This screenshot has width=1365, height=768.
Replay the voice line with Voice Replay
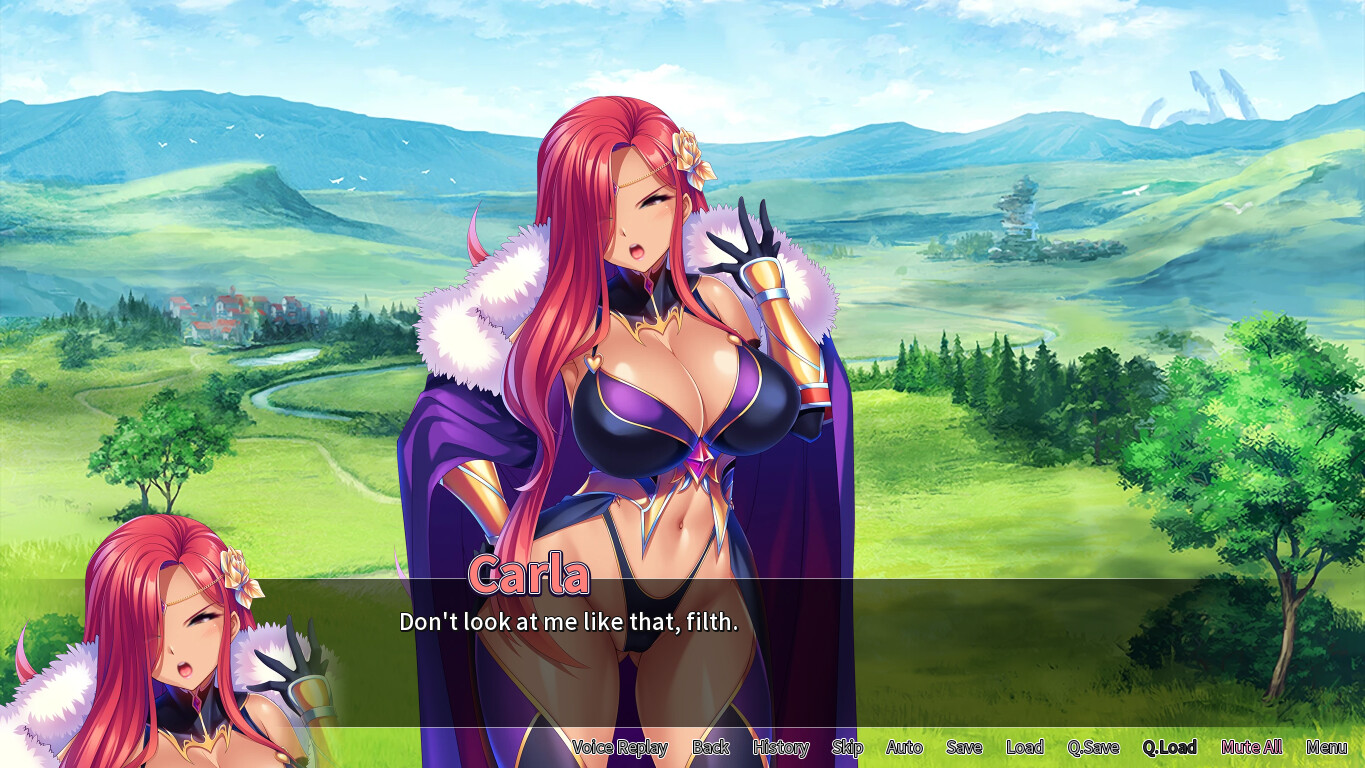[619, 747]
